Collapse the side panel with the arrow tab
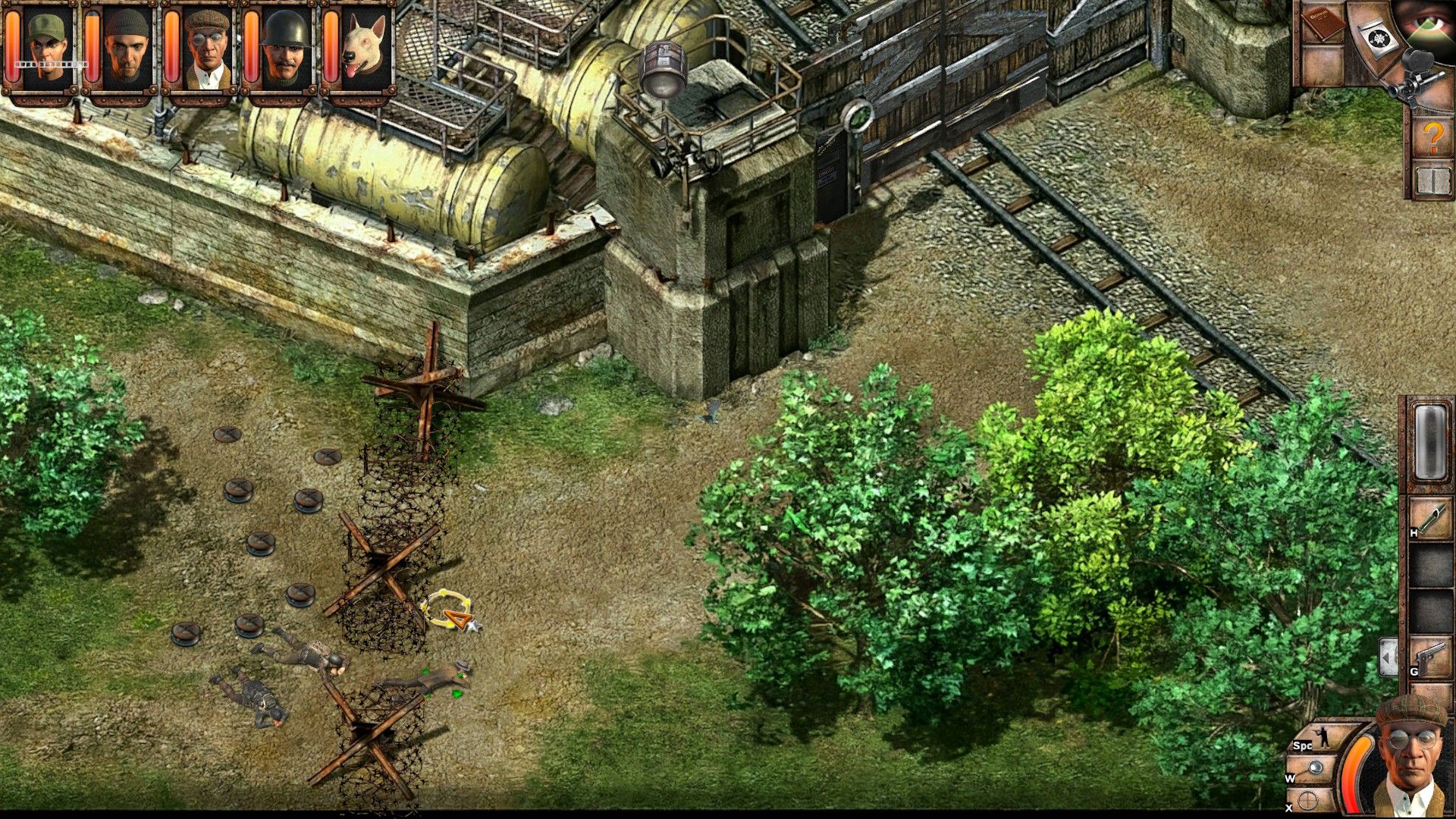The image size is (1456, 819). tap(1389, 657)
